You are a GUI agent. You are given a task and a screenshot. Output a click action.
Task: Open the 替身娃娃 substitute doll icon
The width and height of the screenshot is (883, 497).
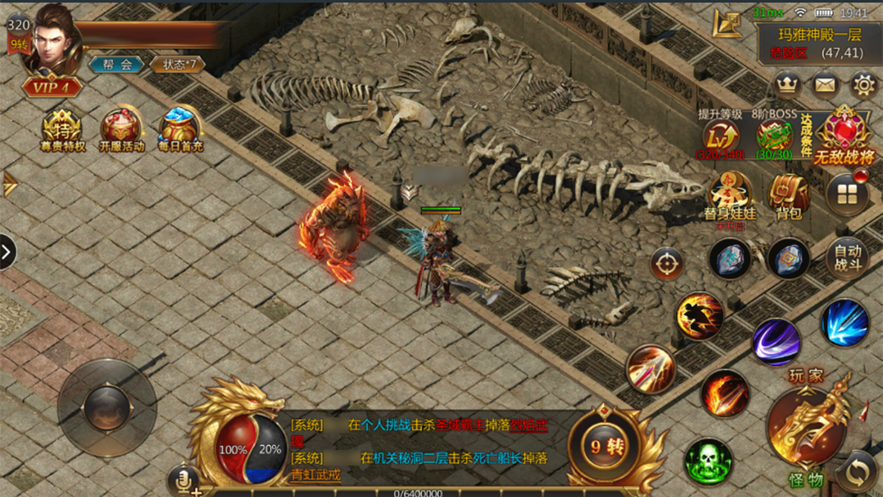730,195
